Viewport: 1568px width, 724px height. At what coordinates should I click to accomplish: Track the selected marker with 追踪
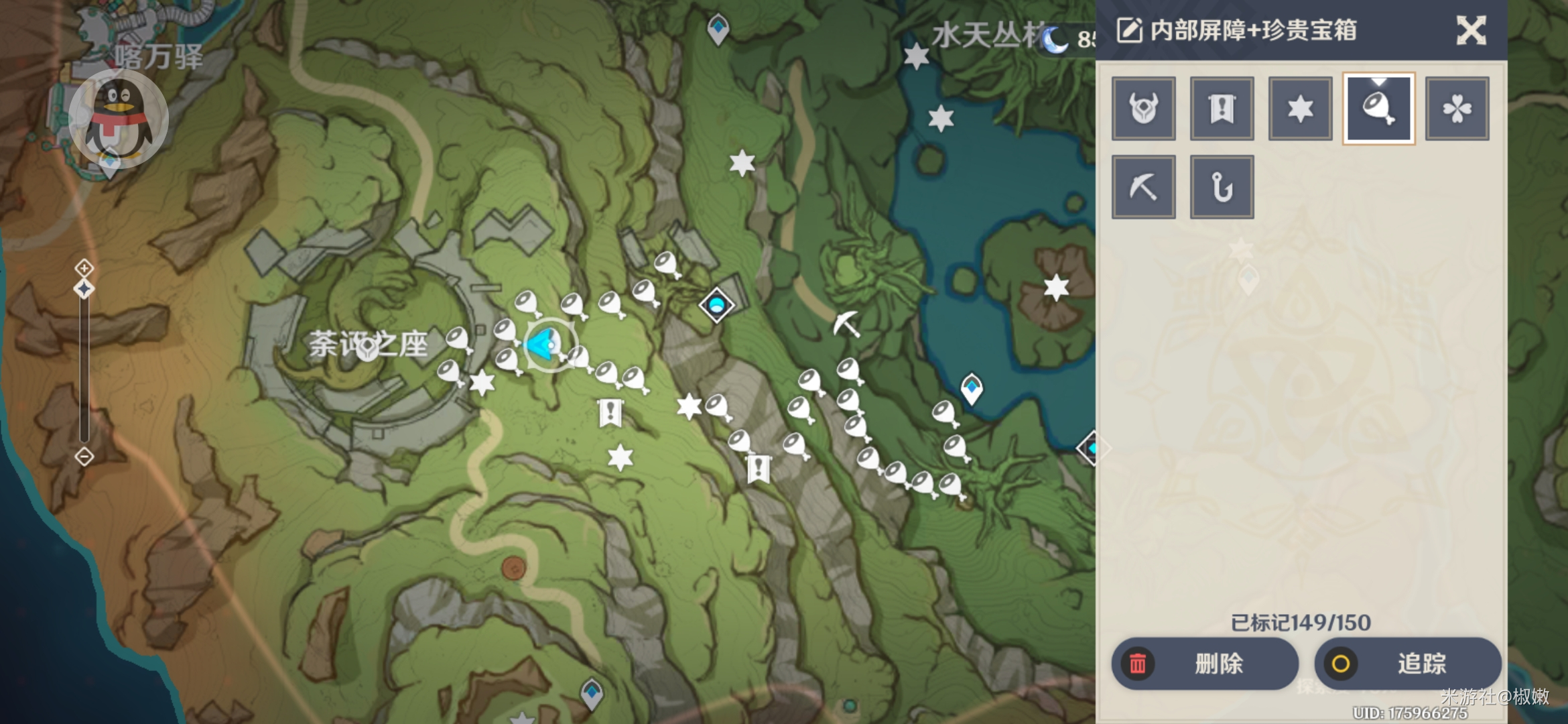[x=1407, y=664]
